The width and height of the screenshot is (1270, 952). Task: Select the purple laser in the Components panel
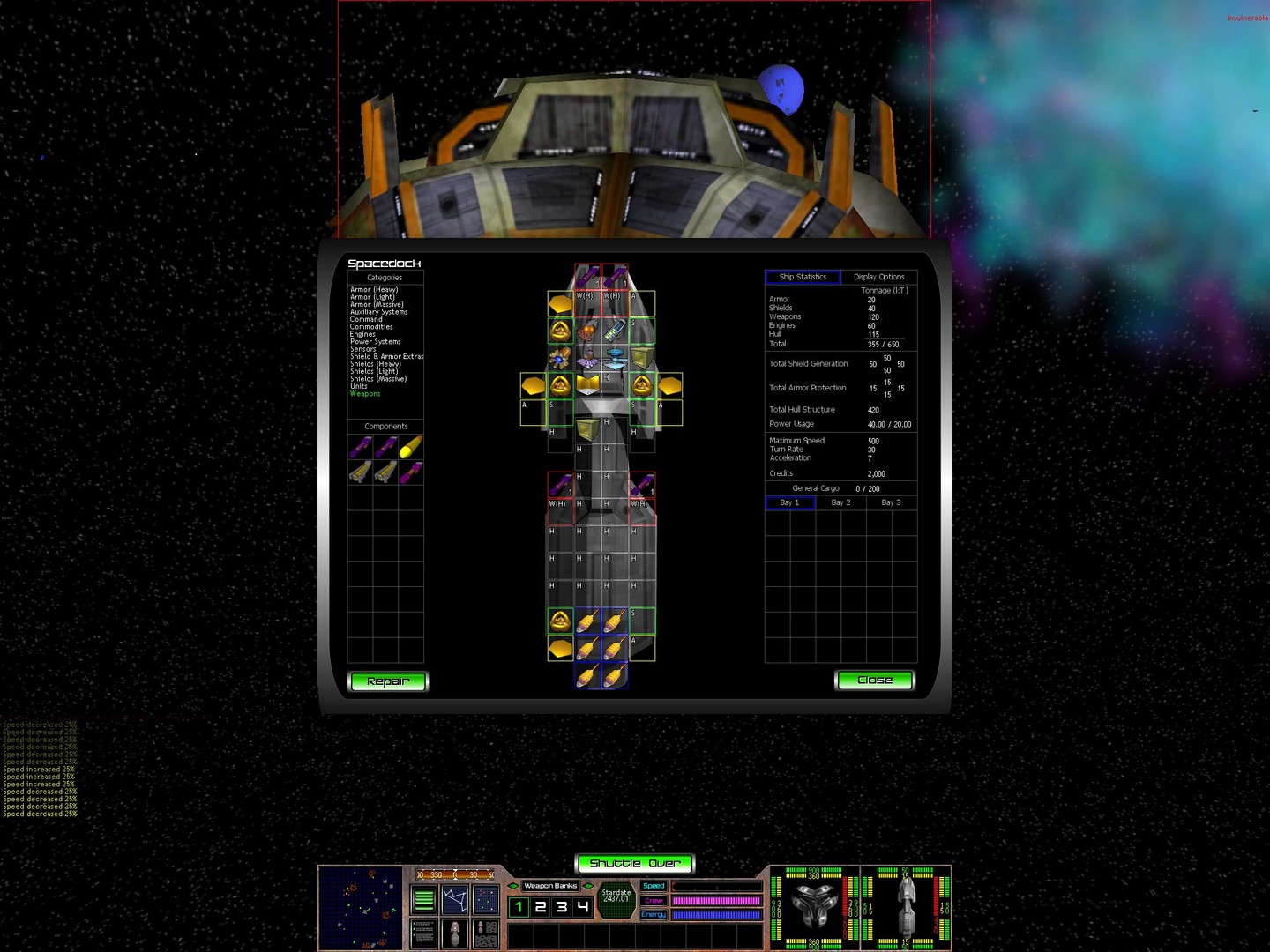359,447
